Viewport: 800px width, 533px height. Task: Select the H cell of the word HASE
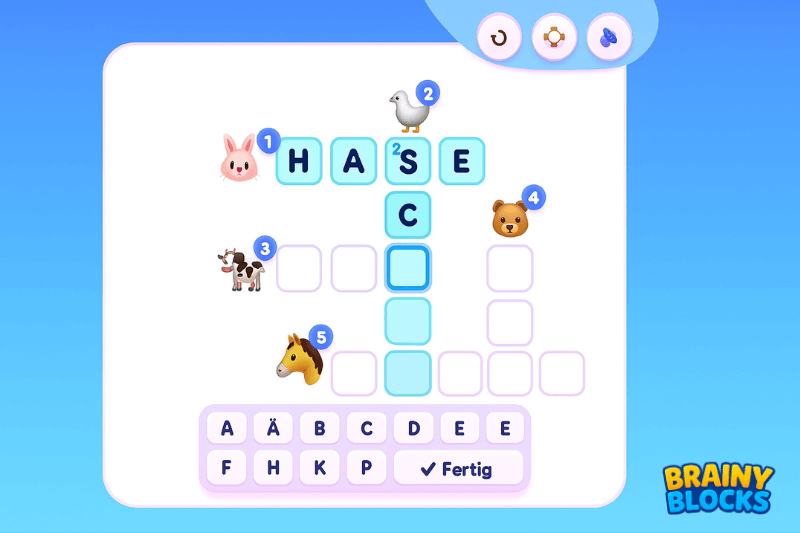[x=299, y=161]
